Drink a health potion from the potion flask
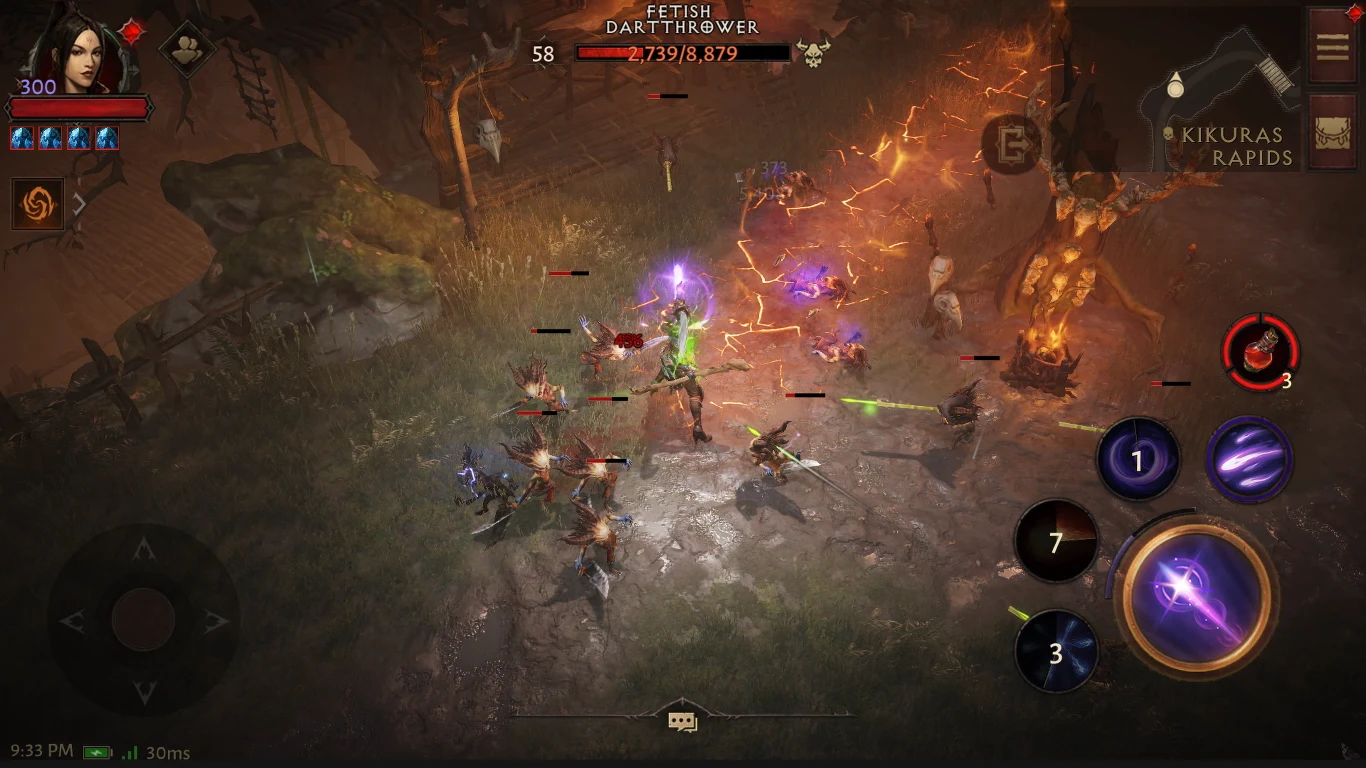 pyautogui.click(x=1261, y=352)
